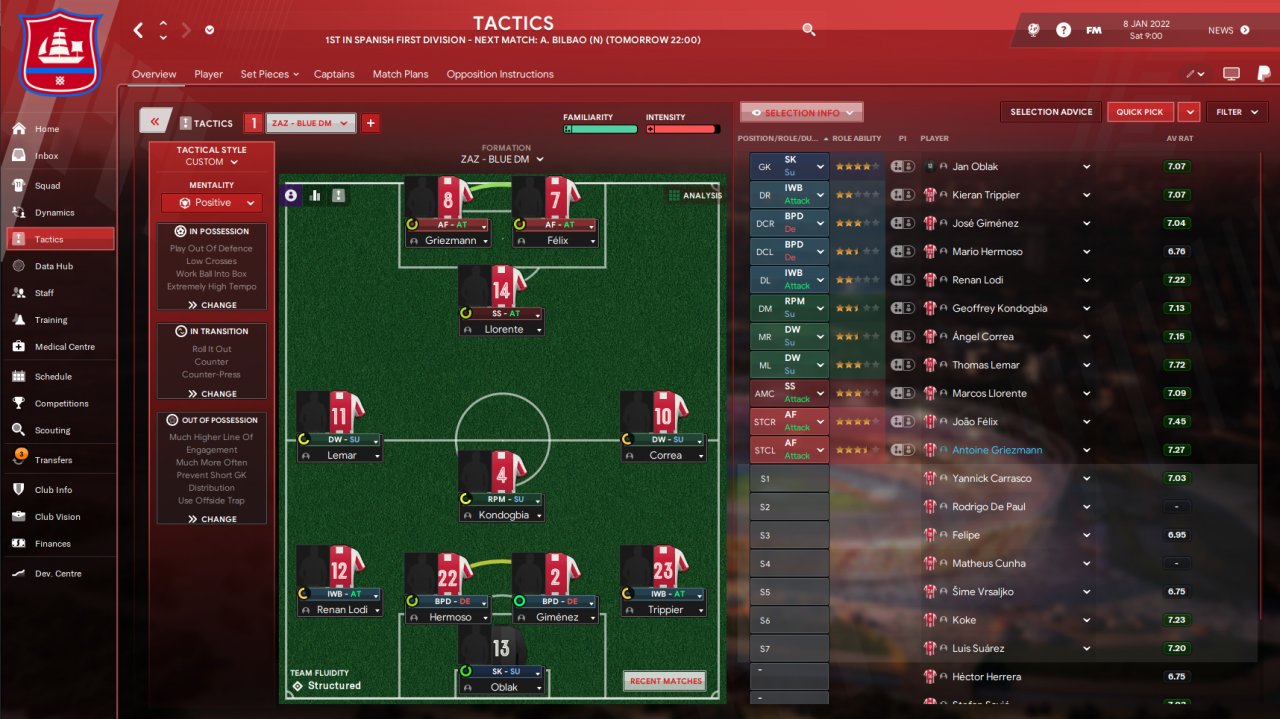Change the In Possession instructions
Viewport: 1280px width, 719px height.
pos(211,305)
